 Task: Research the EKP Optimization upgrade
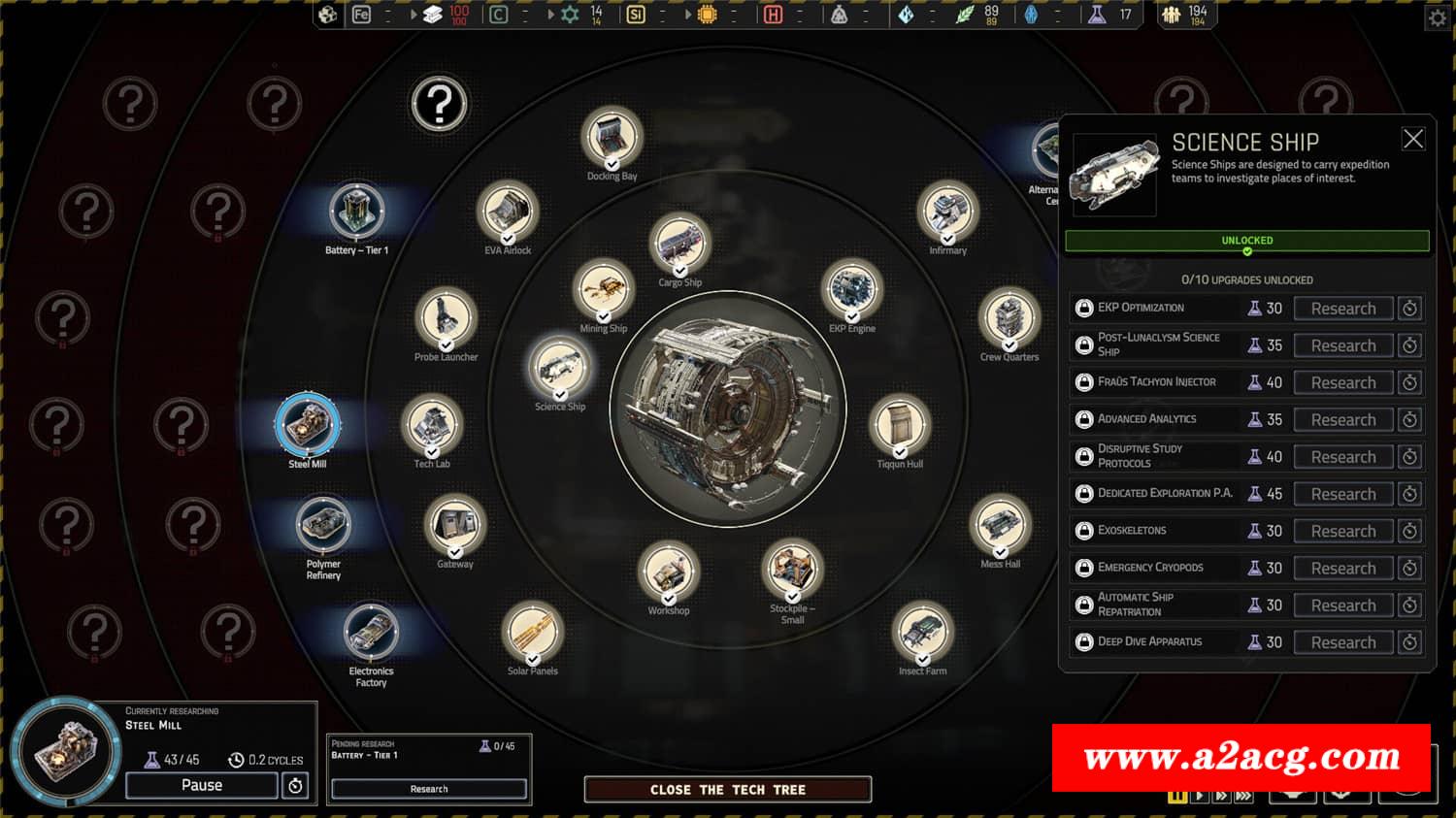pos(1342,309)
